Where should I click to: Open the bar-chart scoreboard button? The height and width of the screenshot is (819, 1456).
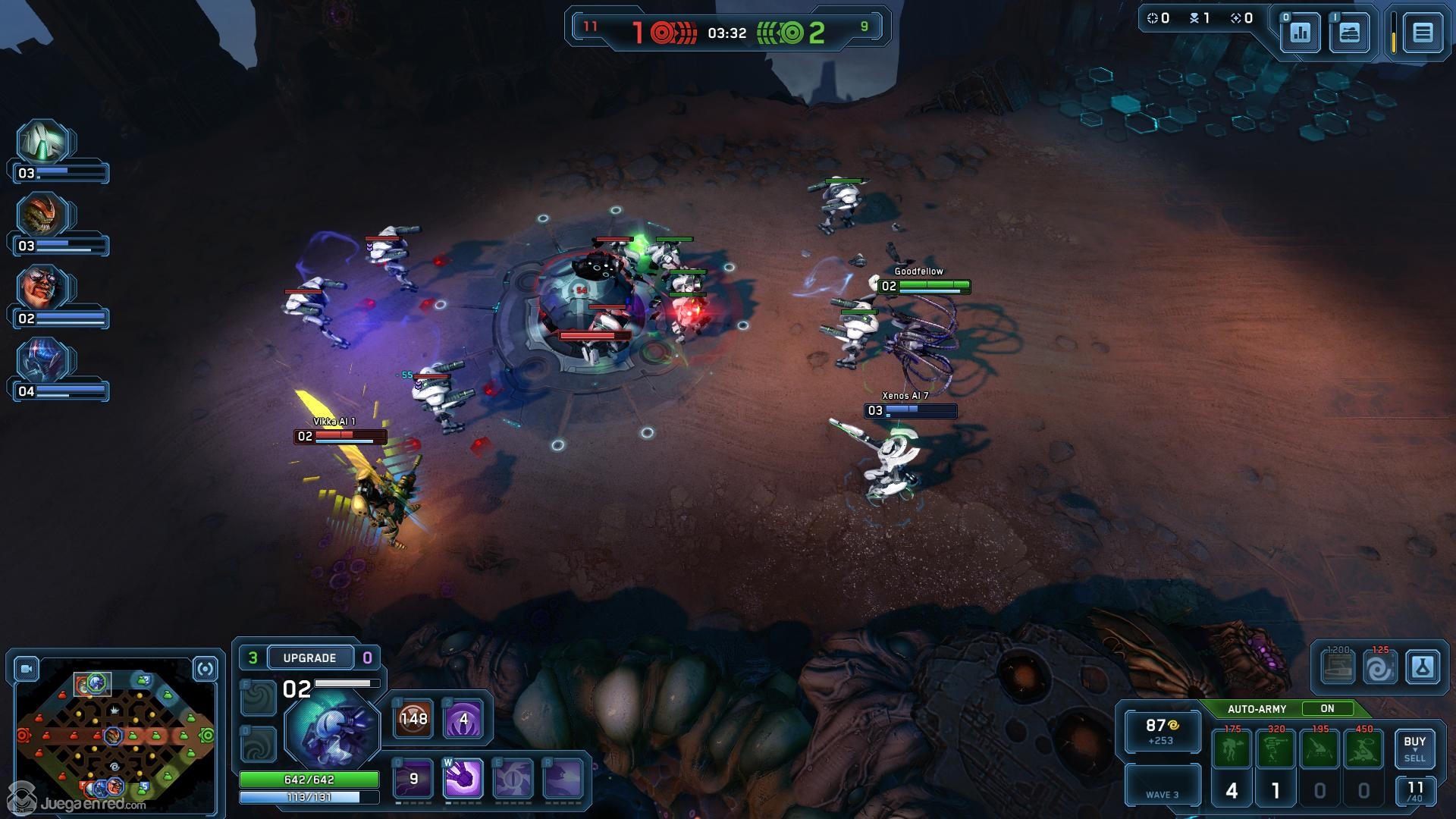pyautogui.click(x=1300, y=33)
